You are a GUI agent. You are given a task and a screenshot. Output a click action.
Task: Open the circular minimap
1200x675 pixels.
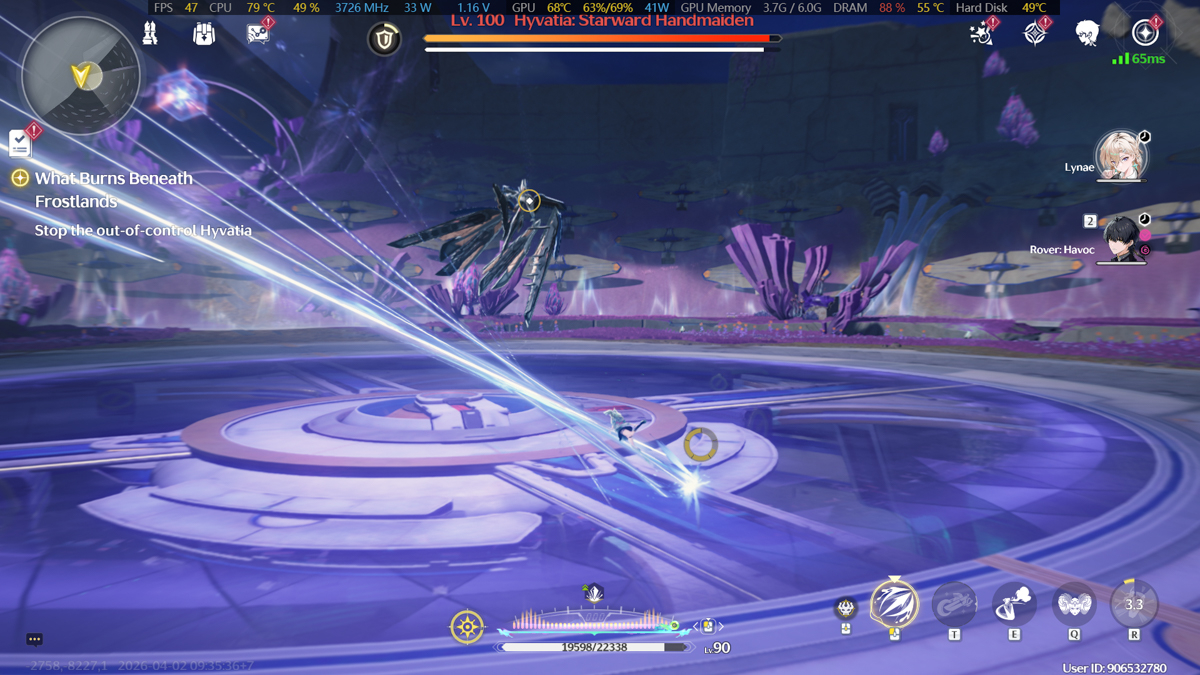coord(81,75)
